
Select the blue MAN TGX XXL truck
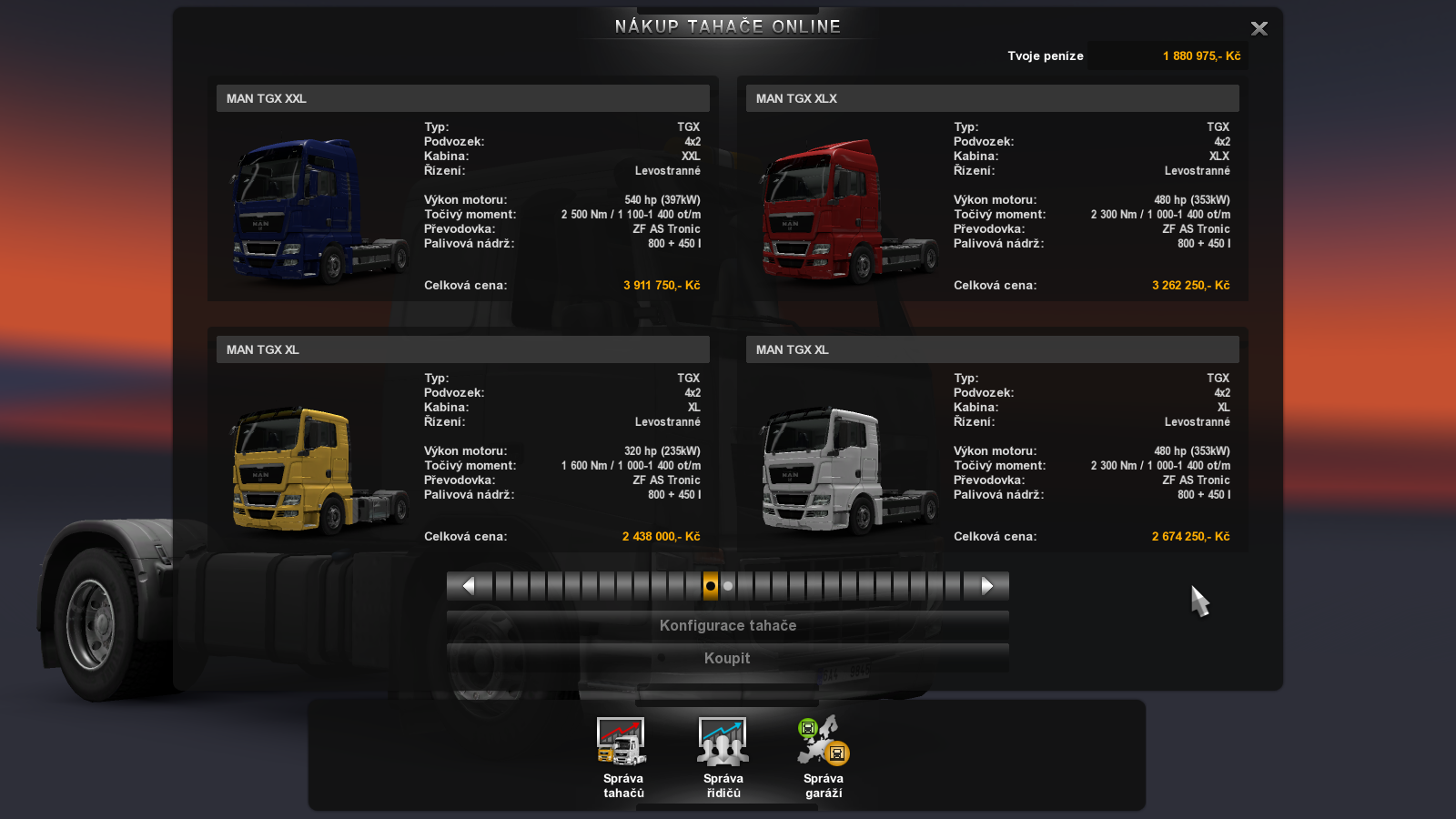click(x=318, y=211)
